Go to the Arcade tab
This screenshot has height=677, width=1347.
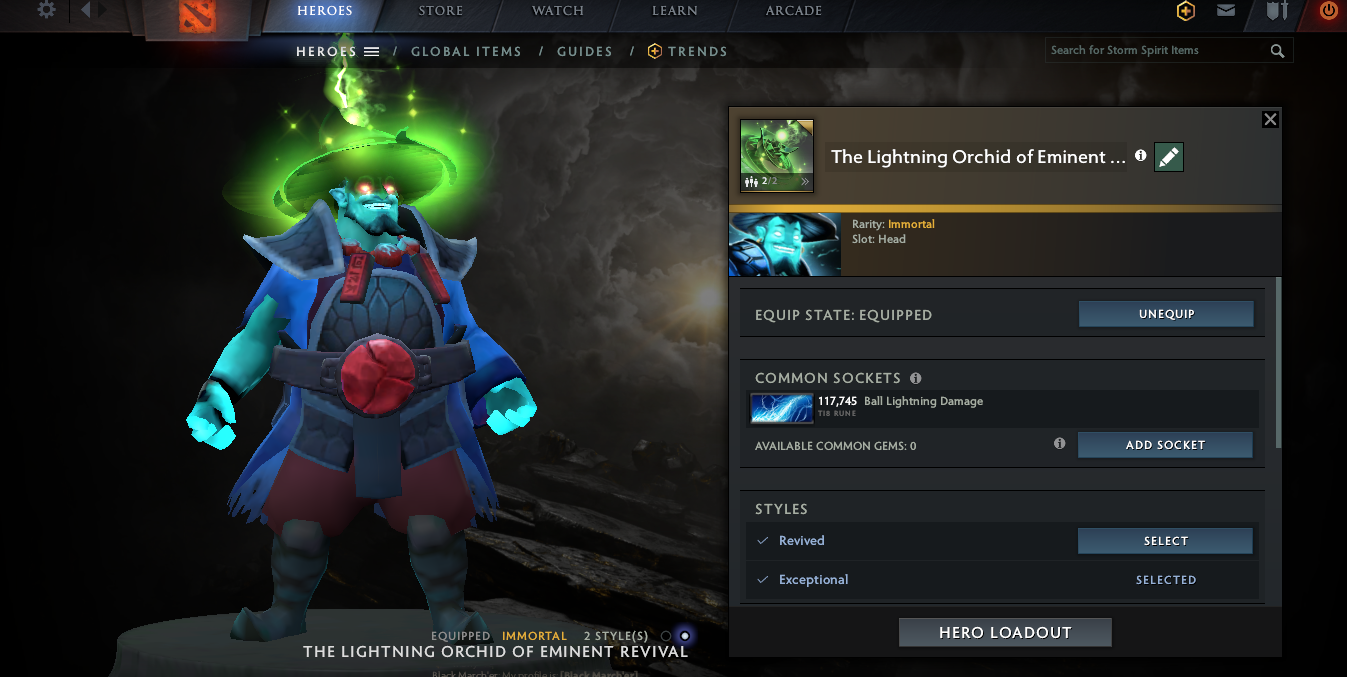pyautogui.click(x=794, y=11)
